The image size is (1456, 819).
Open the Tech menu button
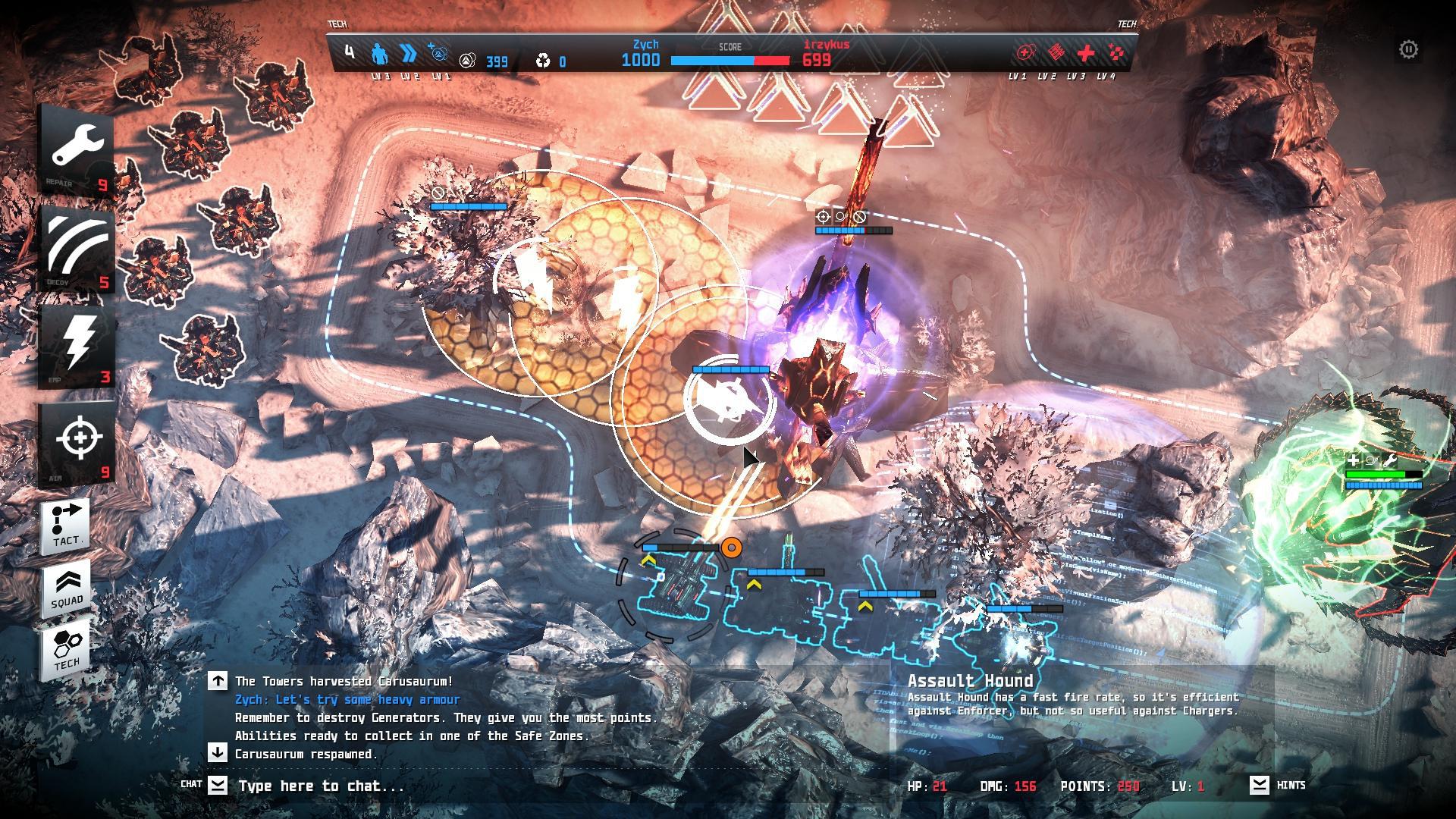pyautogui.click(x=66, y=649)
